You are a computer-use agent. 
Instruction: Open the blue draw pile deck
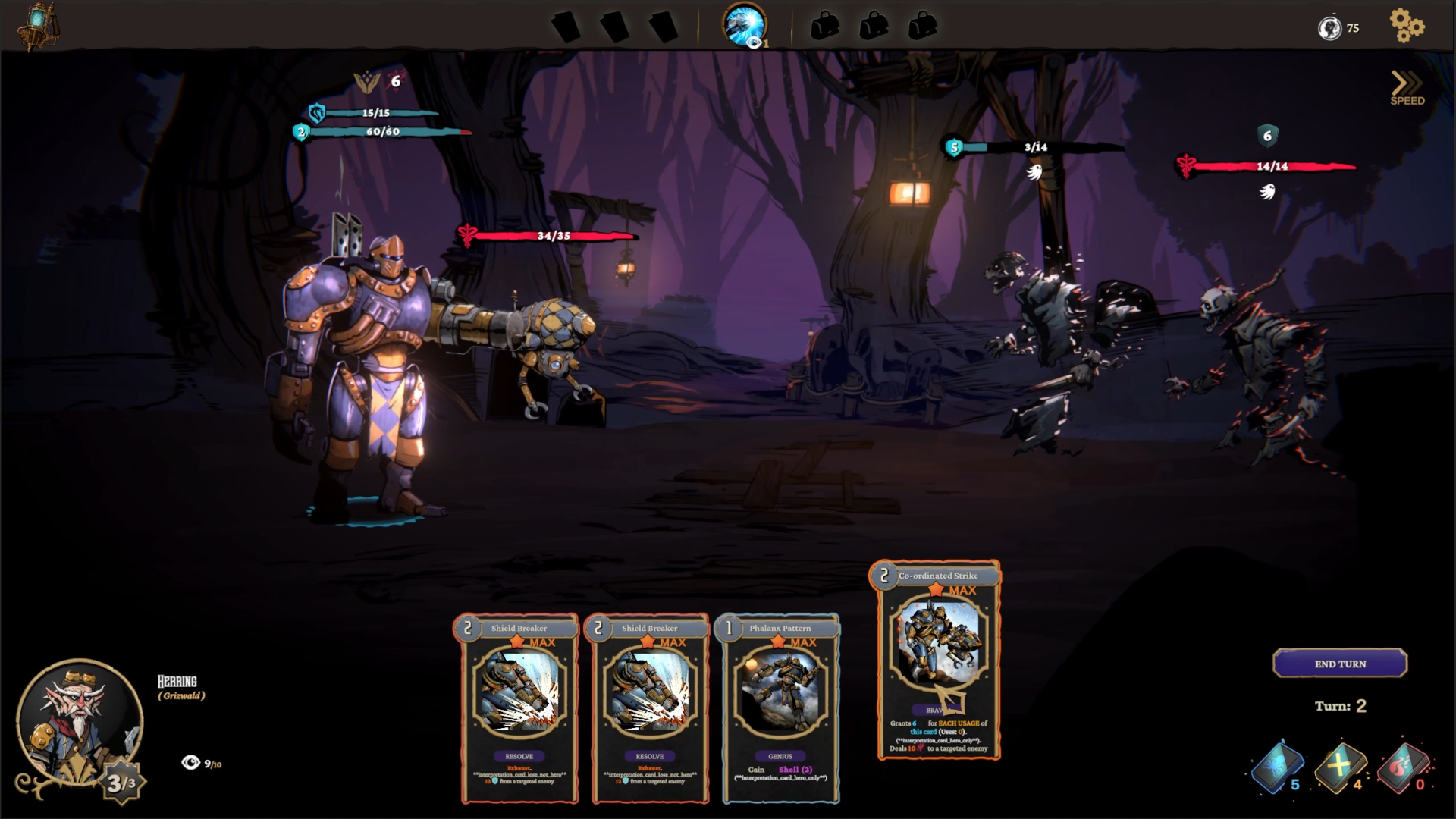pyautogui.click(x=1278, y=767)
